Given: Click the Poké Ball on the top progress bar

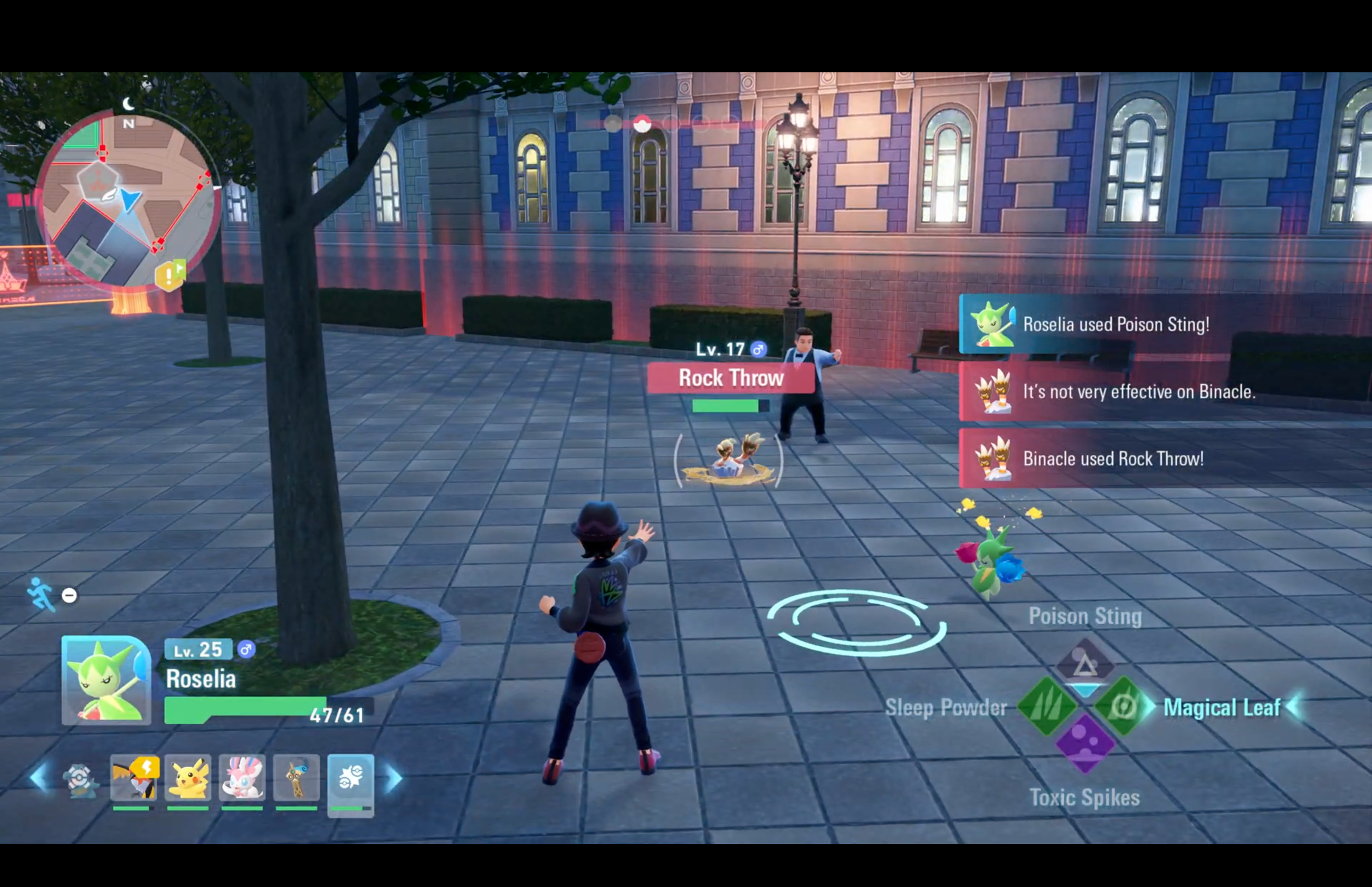Looking at the screenshot, I should 642,125.
